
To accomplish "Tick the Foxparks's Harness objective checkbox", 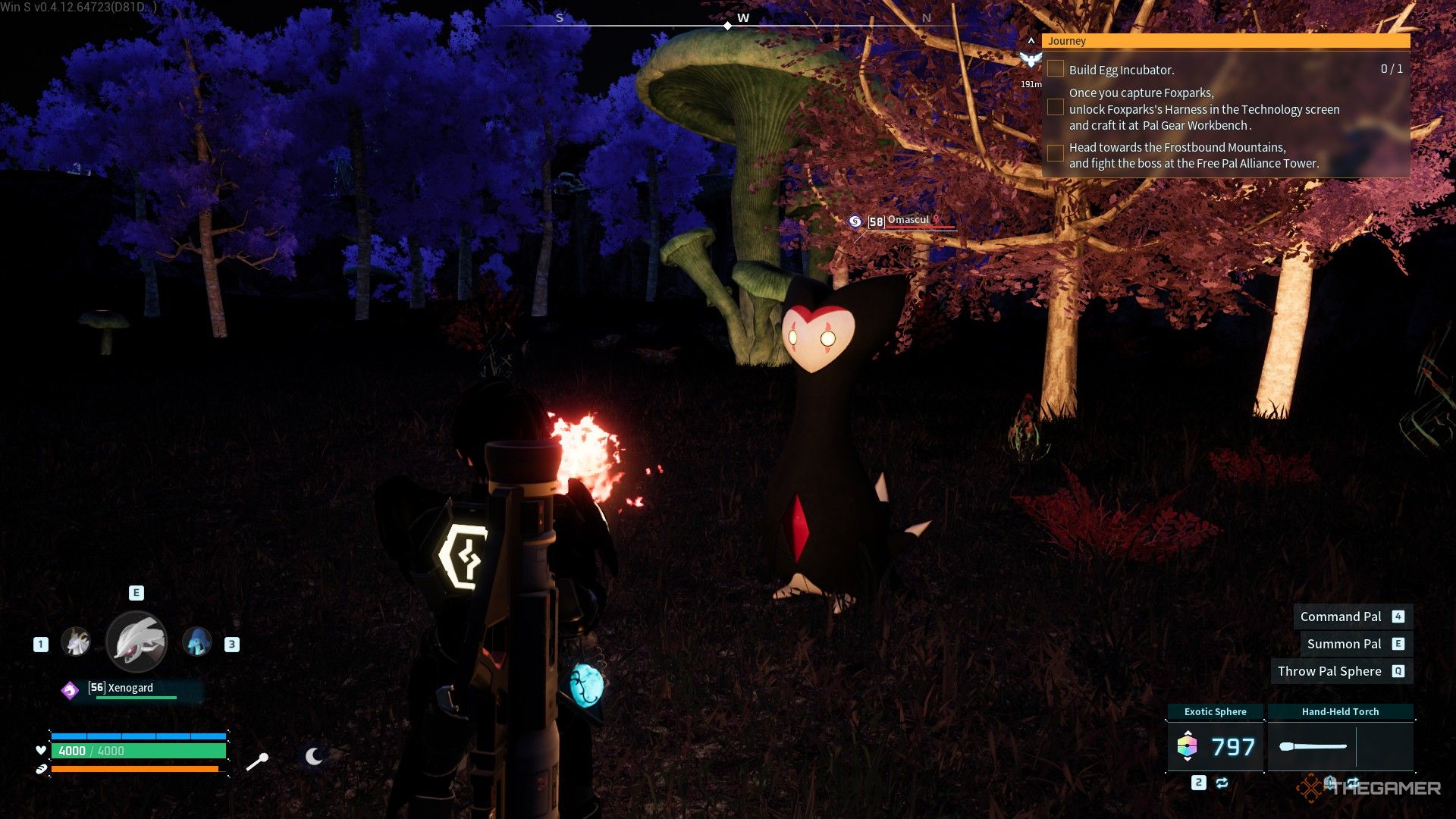I will point(1055,108).
